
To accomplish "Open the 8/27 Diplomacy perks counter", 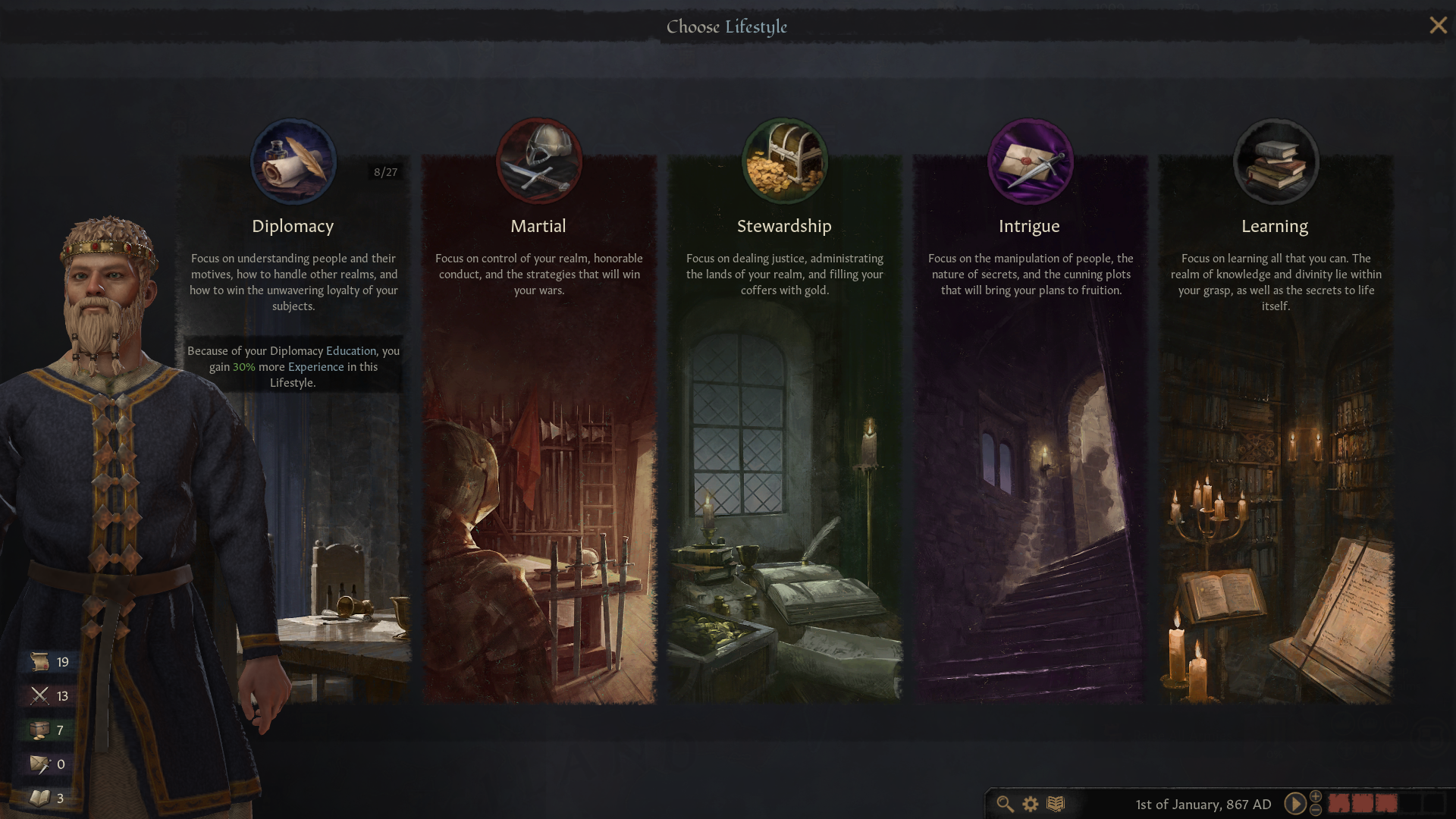I will tap(385, 171).
